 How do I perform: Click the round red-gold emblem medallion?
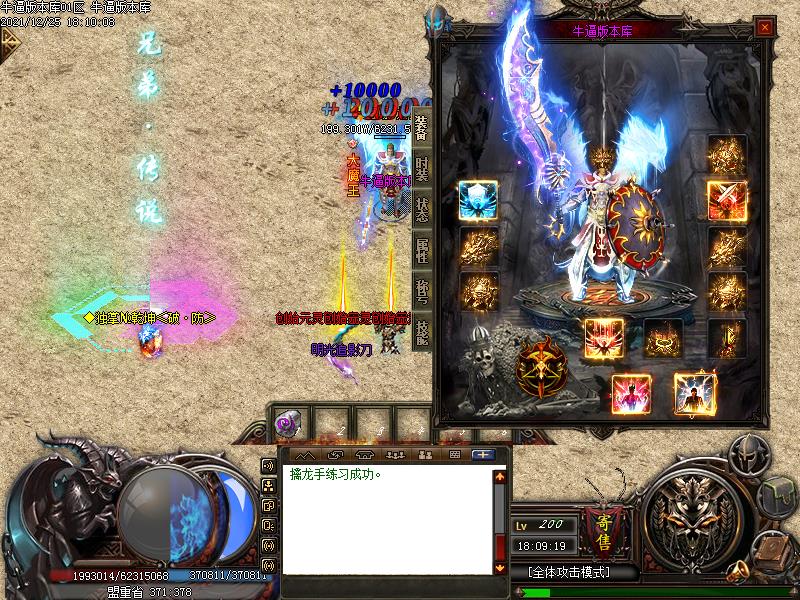coord(541,369)
